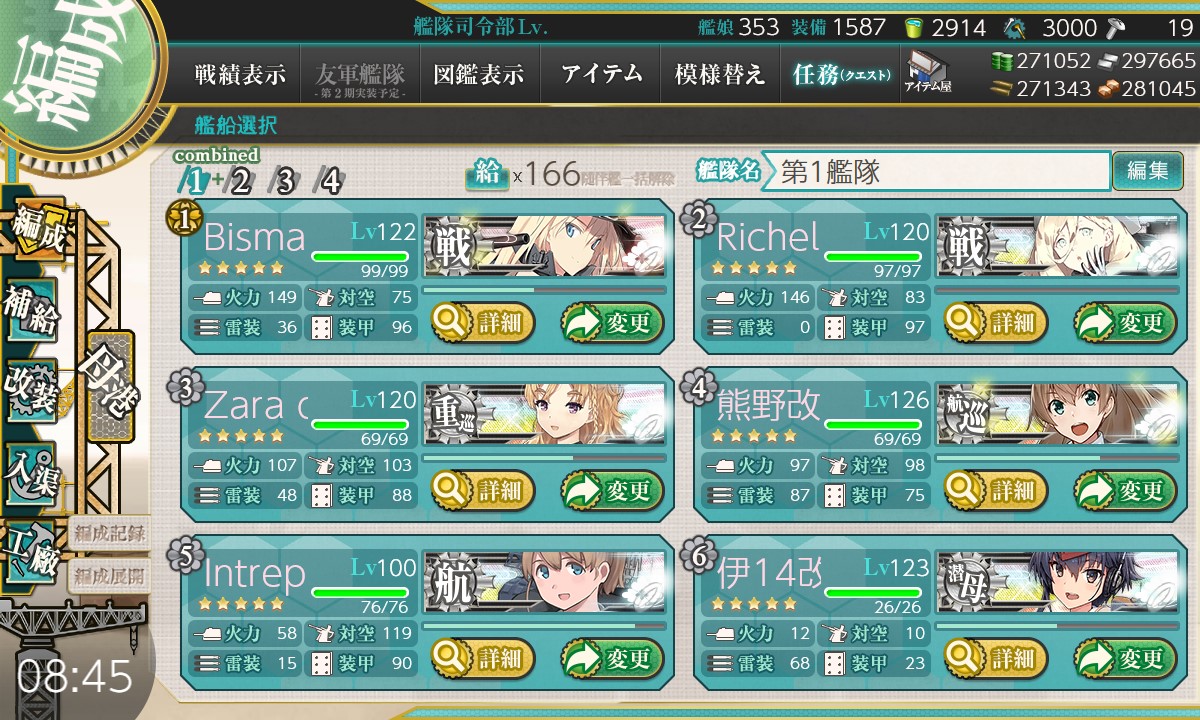
Task: Switch to fleet tab 2
Action: (x=241, y=181)
